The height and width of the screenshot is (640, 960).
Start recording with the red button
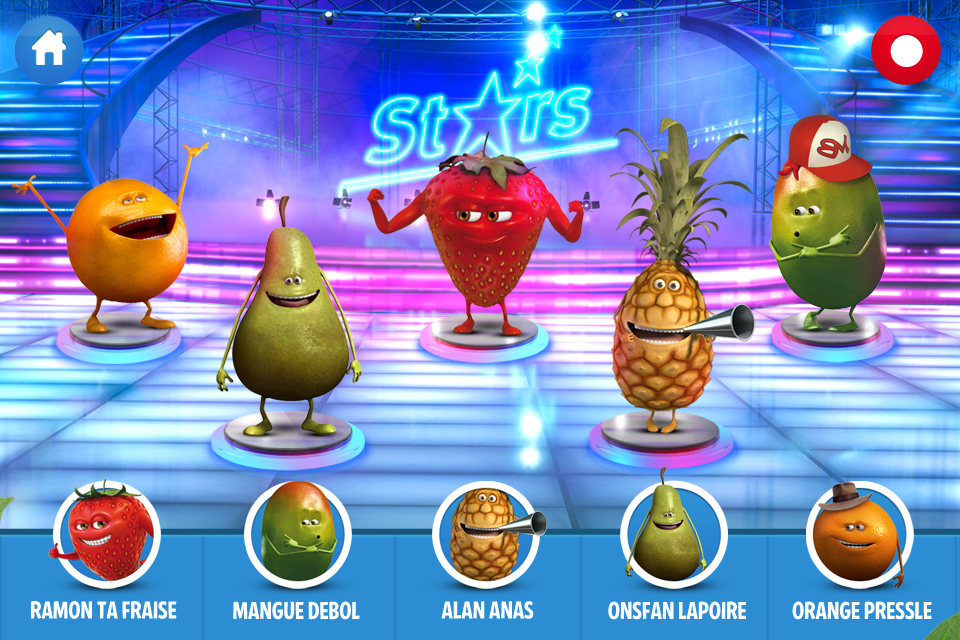pos(905,48)
